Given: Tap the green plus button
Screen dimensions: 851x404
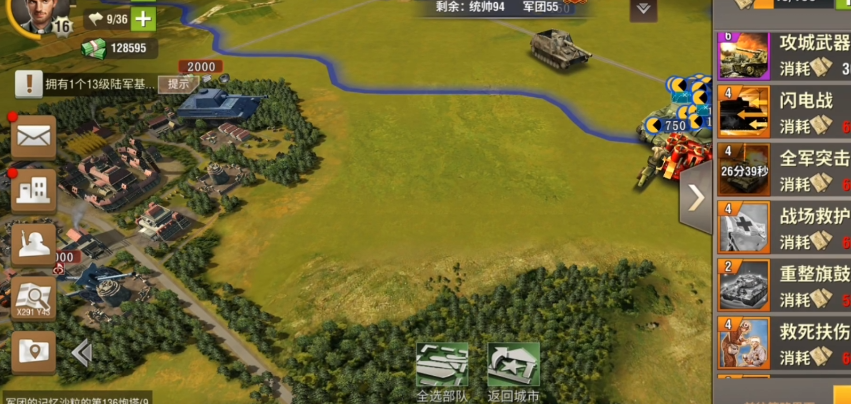Looking at the screenshot, I should [x=144, y=19].
